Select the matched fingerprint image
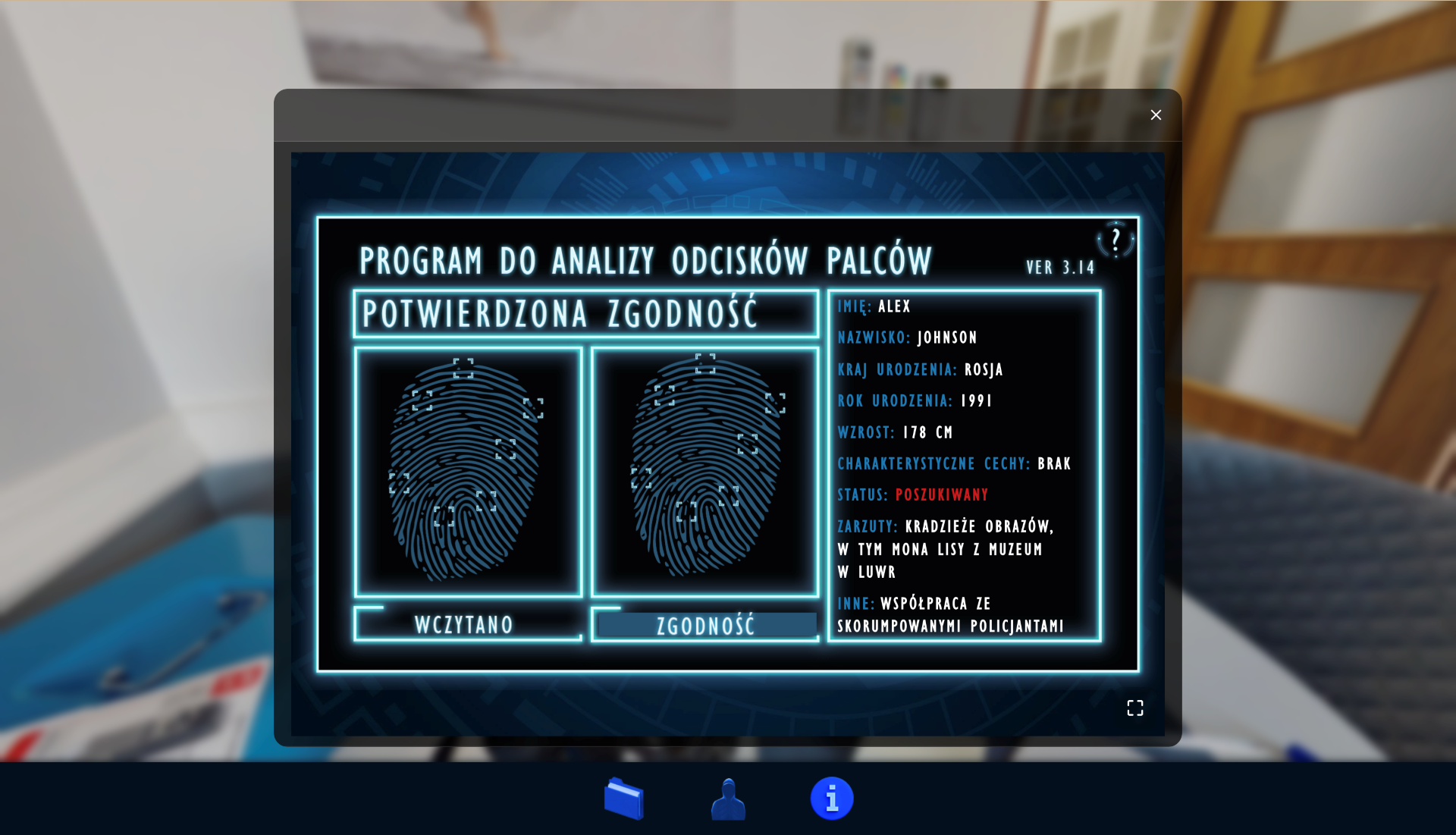 [x=704, y=472]
